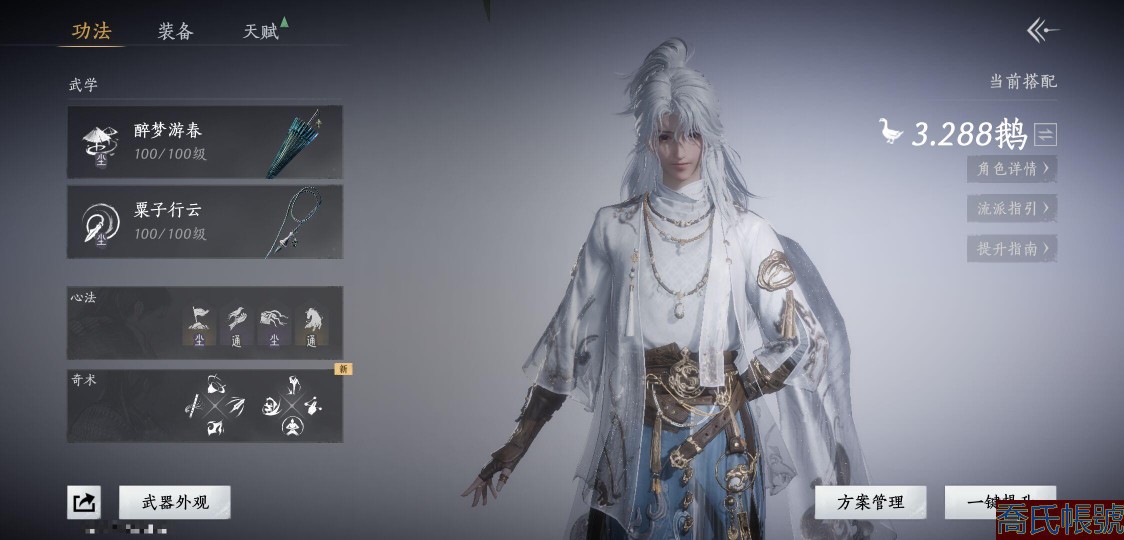
Task: Choose the 醉梦游春 umbrella martial art
Action: pos(205,142)
